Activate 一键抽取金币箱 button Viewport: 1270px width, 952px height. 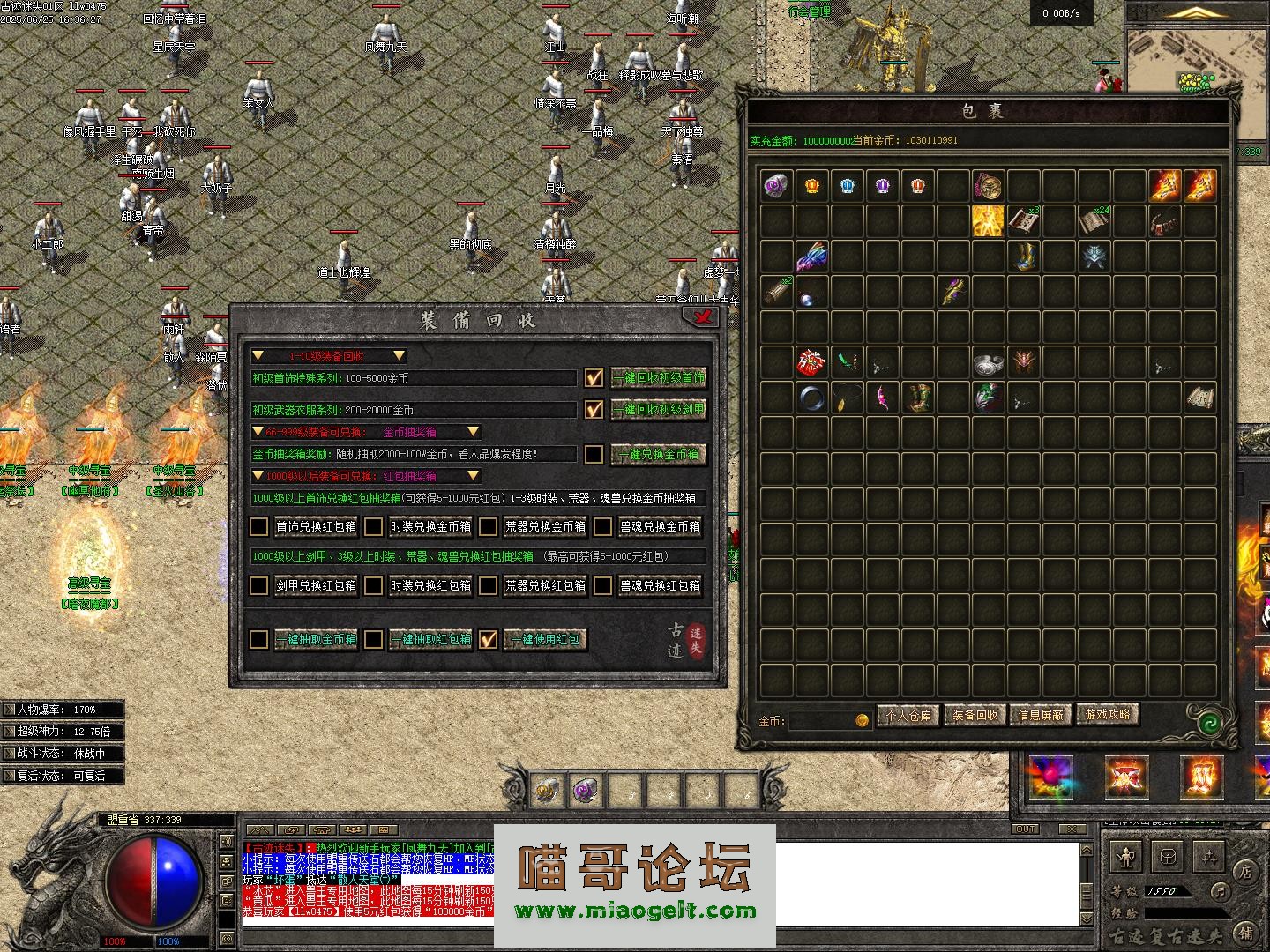tap(315, 640)
